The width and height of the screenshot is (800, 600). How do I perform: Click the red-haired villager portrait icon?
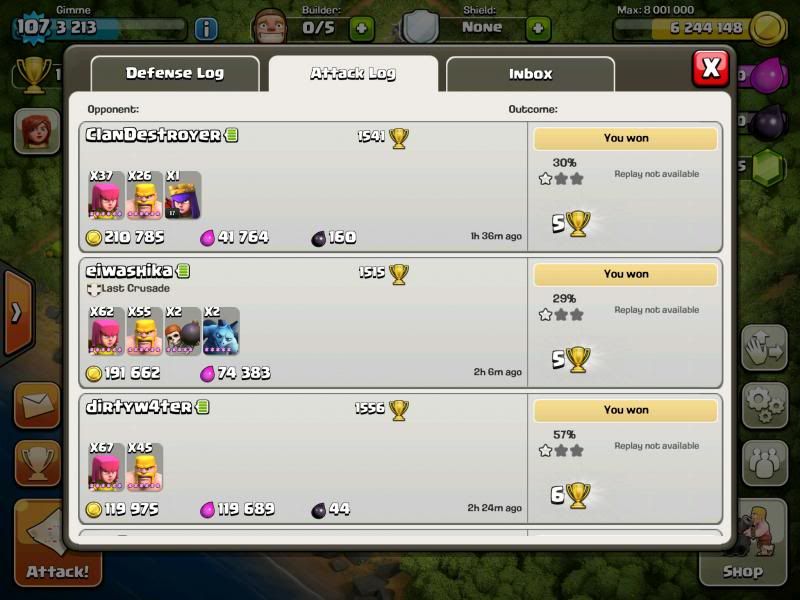tap(37, 133)
